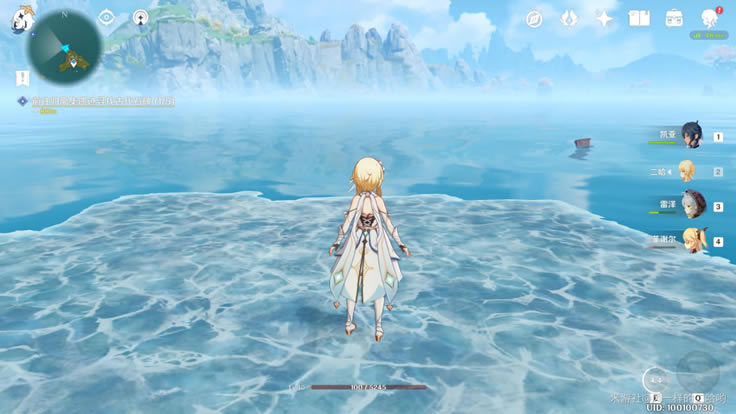
Task: Open the exclamation mark quest icon
Action: tap(22, 78)
